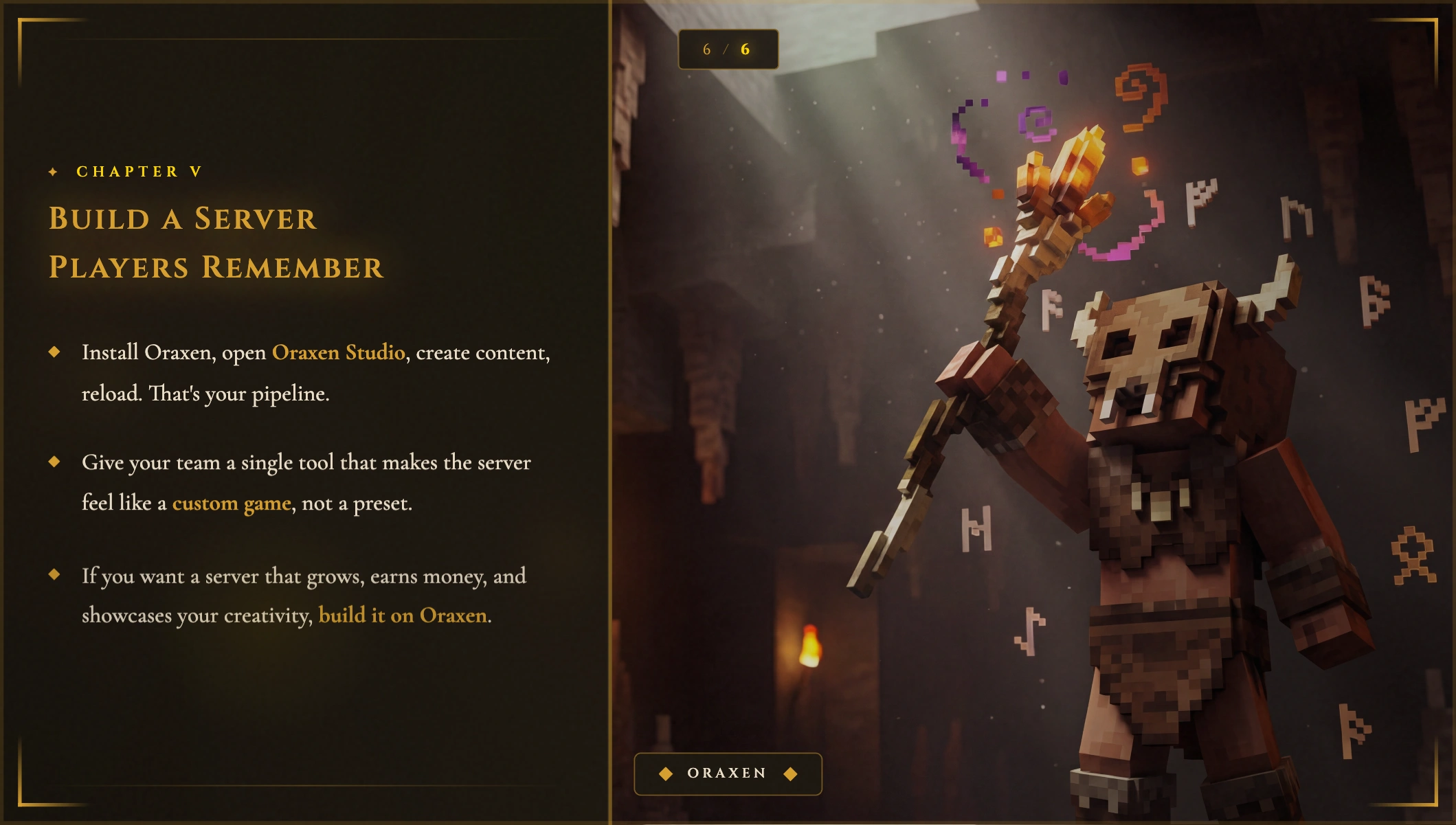Image resolution: width=1456 pixels, height=825 pixels.
Task: Open the Oraxen Studio link
Action: 338,352
